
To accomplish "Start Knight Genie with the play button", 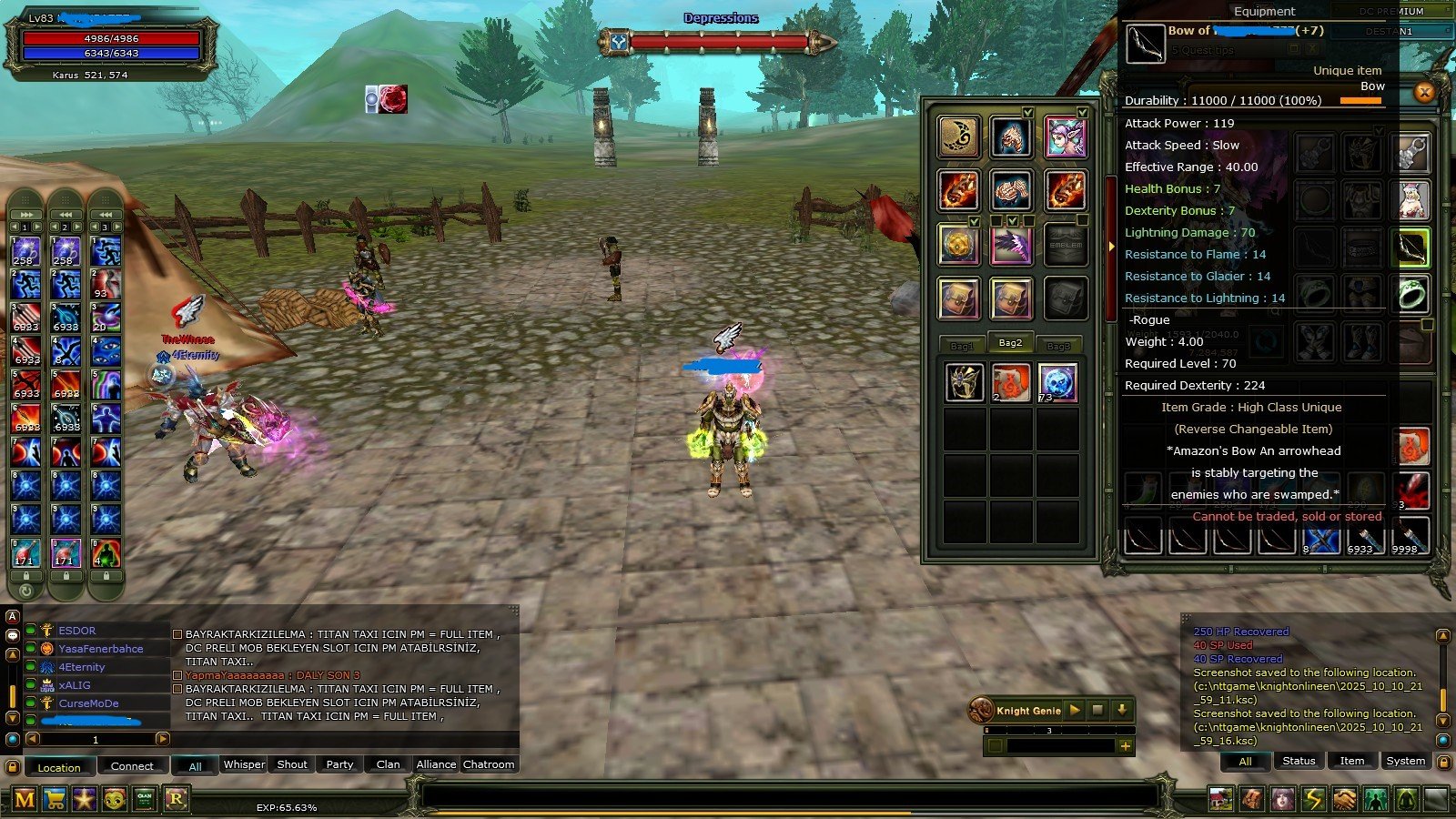I will (1075, 710).
